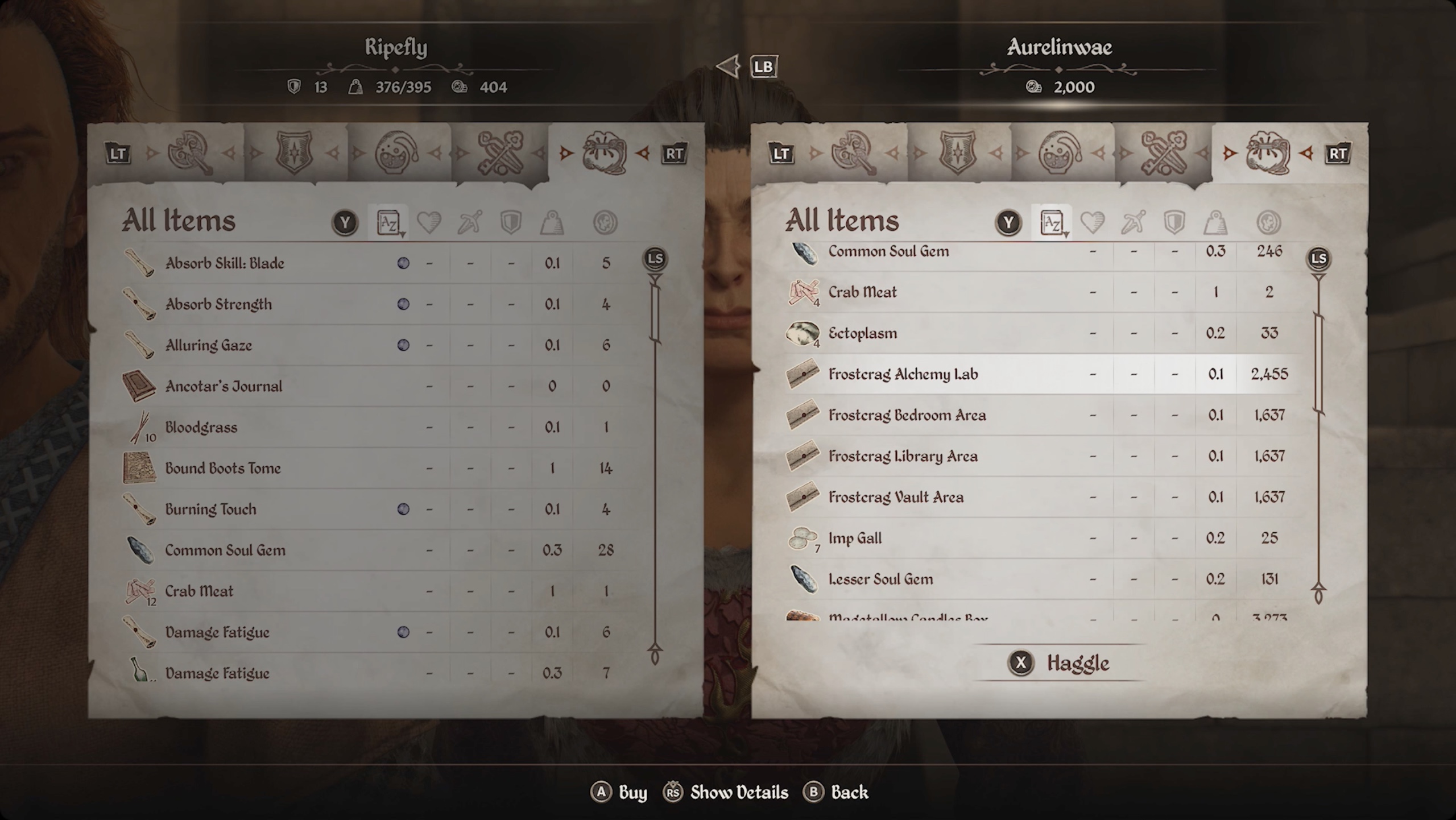This screenshot has width=1456, height=820.
Task: Select Frostcrag Alchemy Lab from merchant list
Action: [903, 374]
